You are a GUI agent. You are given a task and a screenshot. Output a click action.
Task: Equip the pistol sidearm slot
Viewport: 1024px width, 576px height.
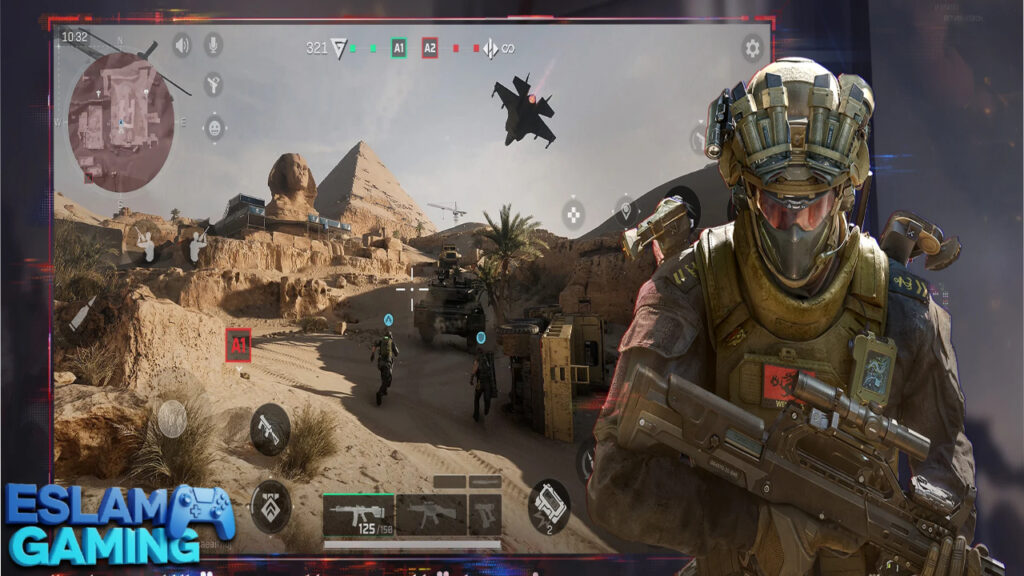485,514
